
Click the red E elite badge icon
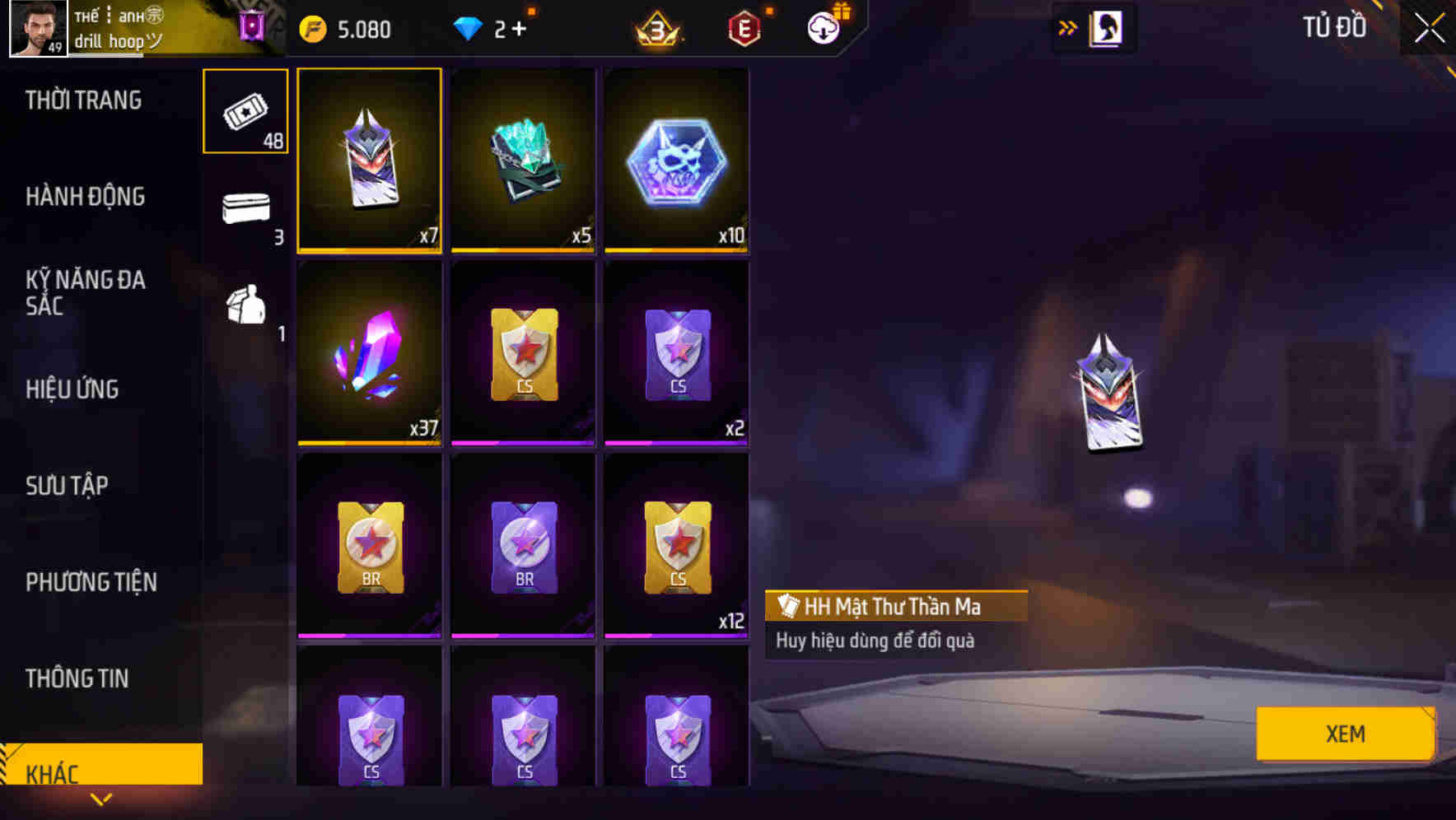tap(744, 27)
